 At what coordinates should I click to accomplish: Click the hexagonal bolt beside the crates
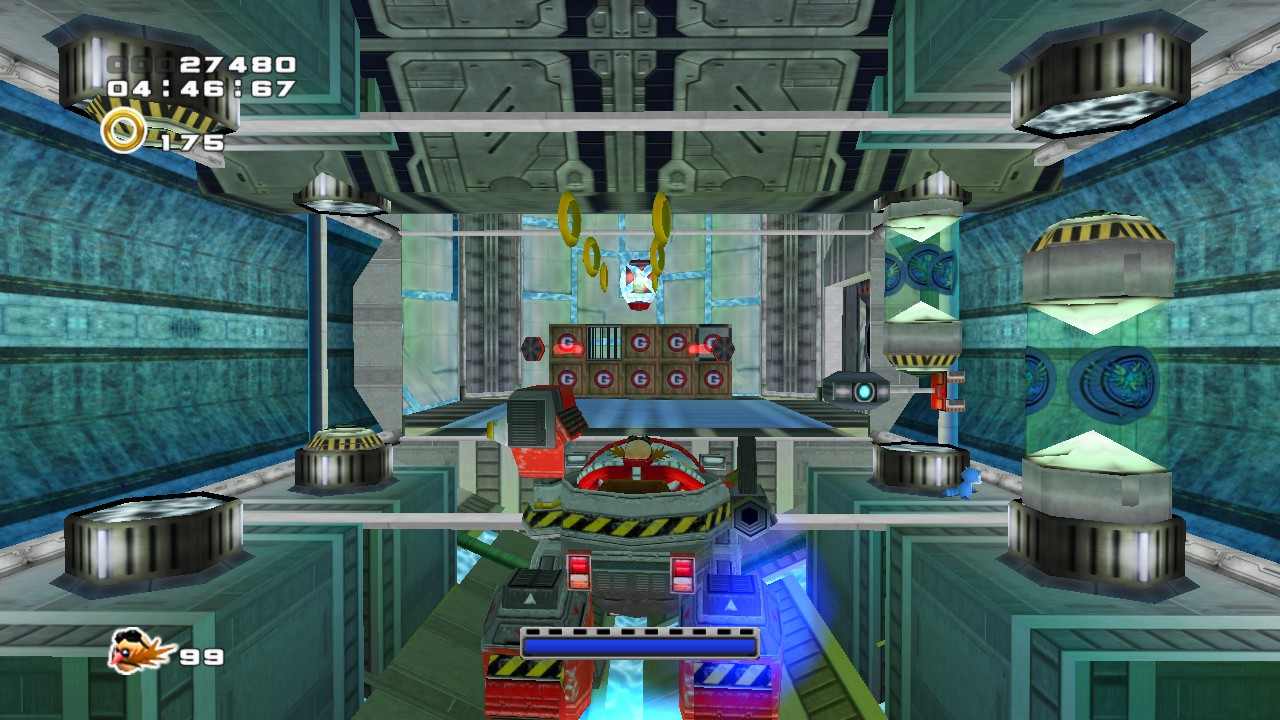[532, 349]
